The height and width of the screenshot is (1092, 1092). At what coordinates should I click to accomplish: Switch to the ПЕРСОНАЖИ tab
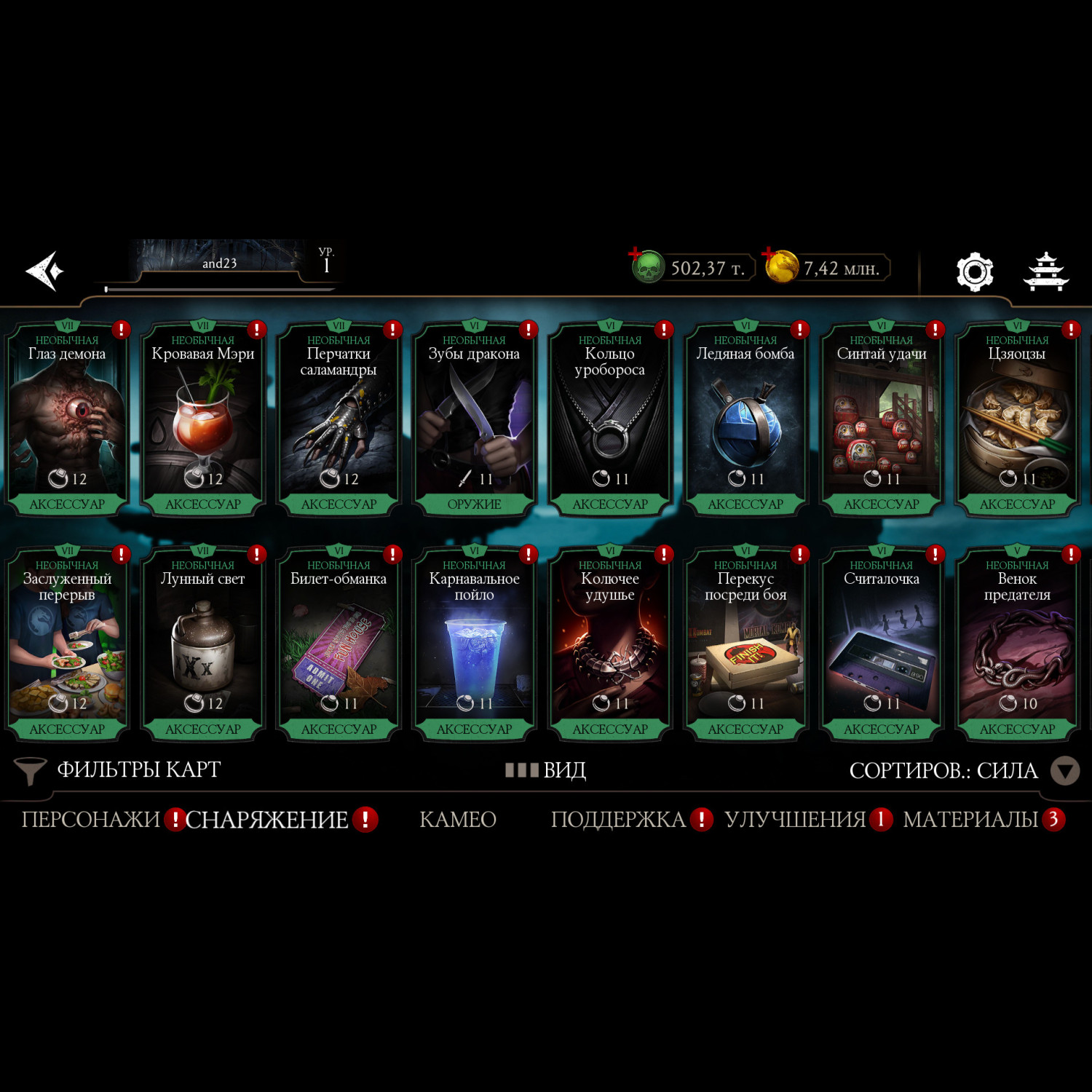pyautogui.click(x=90, y=820)
